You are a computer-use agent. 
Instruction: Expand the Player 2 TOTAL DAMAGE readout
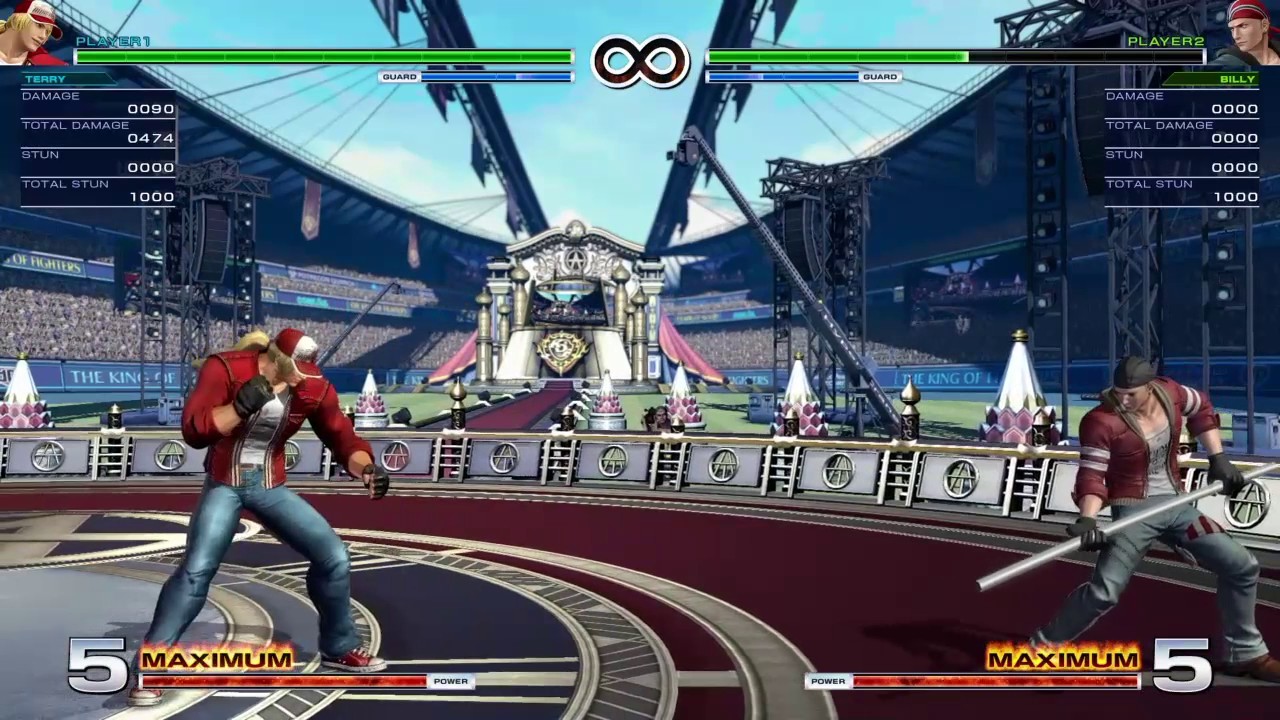pyautogui.click(x=1160, y=125)
